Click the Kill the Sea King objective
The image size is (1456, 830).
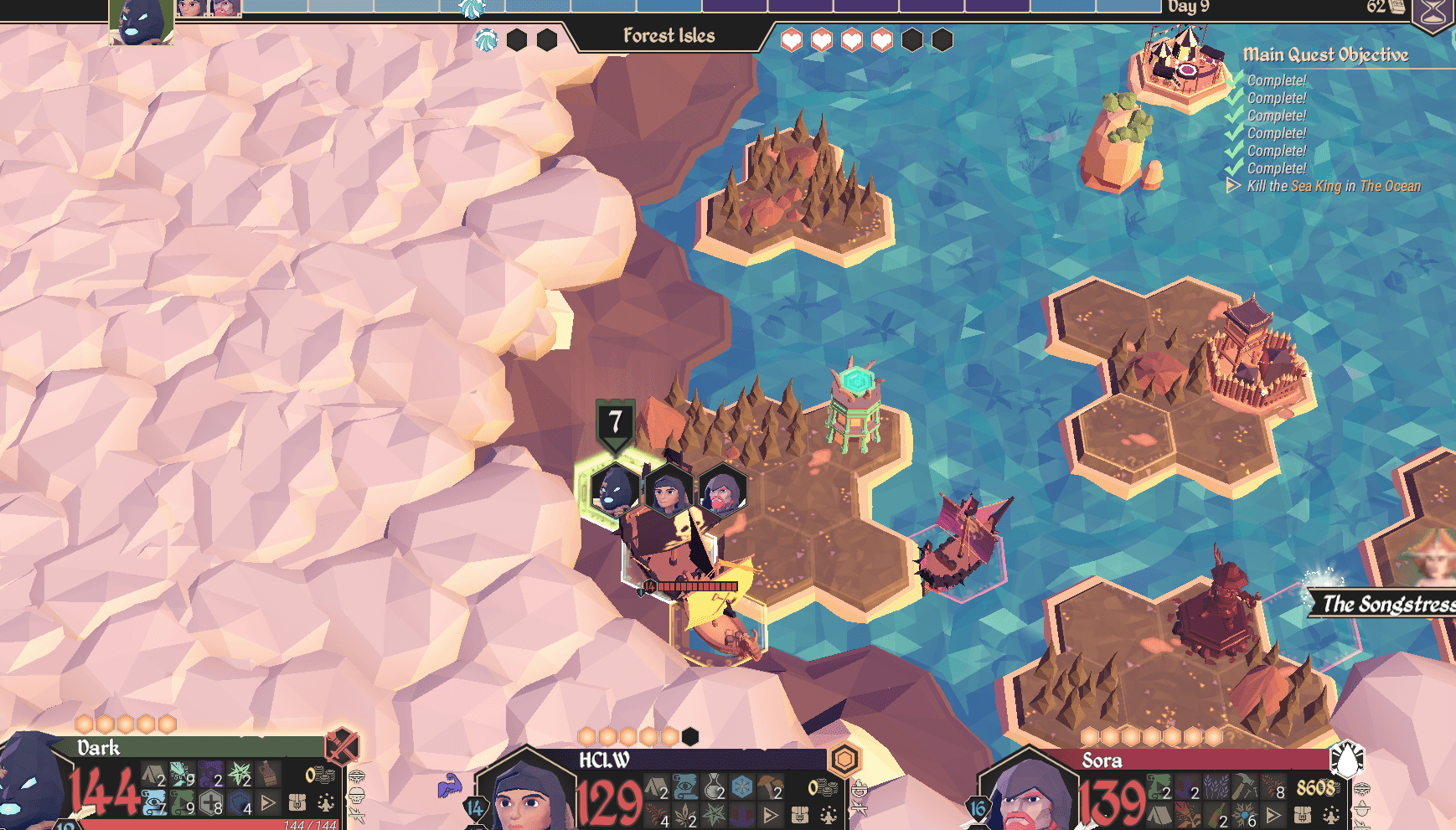click(x=1333, y=186)
